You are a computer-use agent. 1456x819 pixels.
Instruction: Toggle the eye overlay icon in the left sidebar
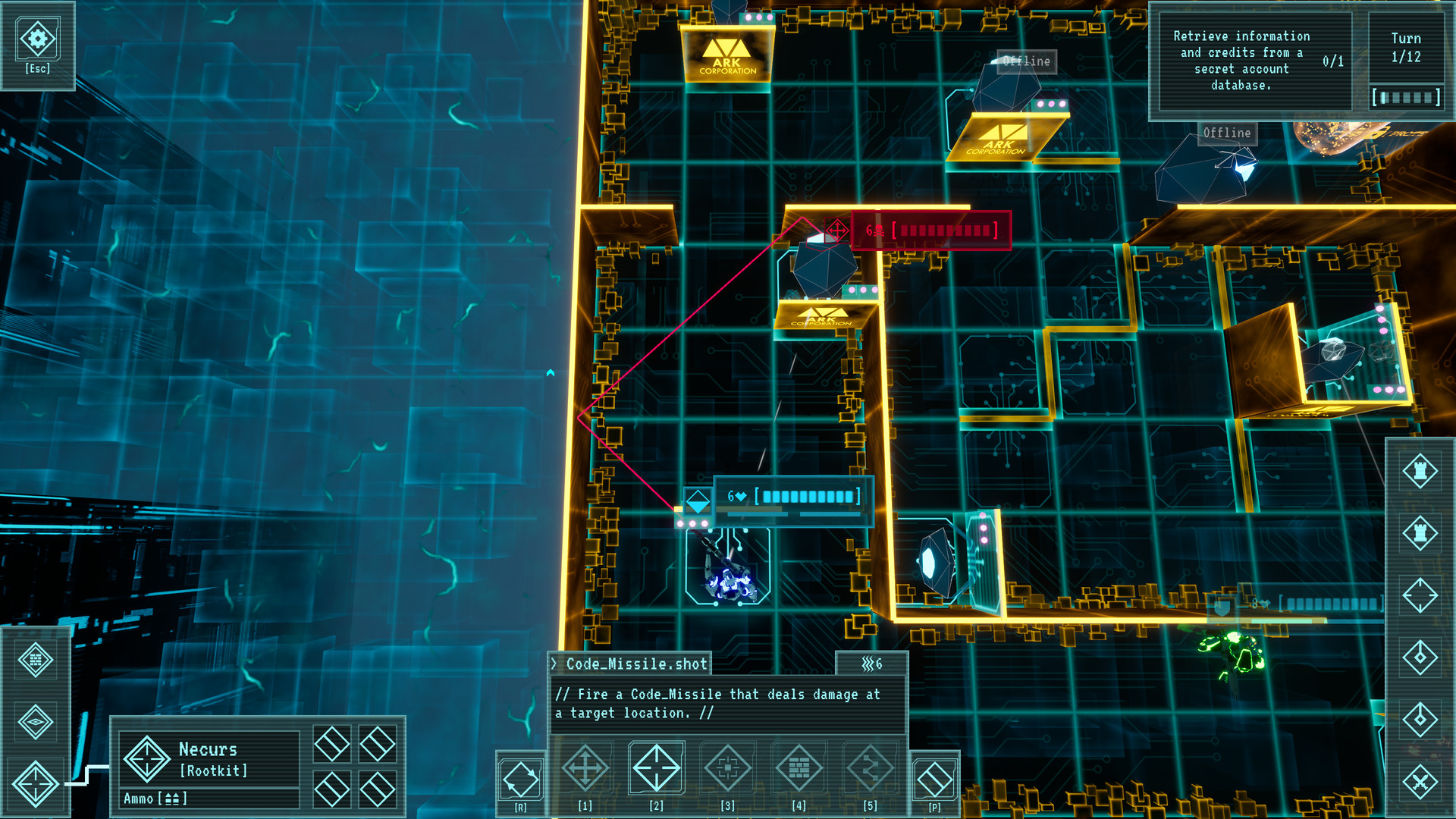click(x=36, y=721)
